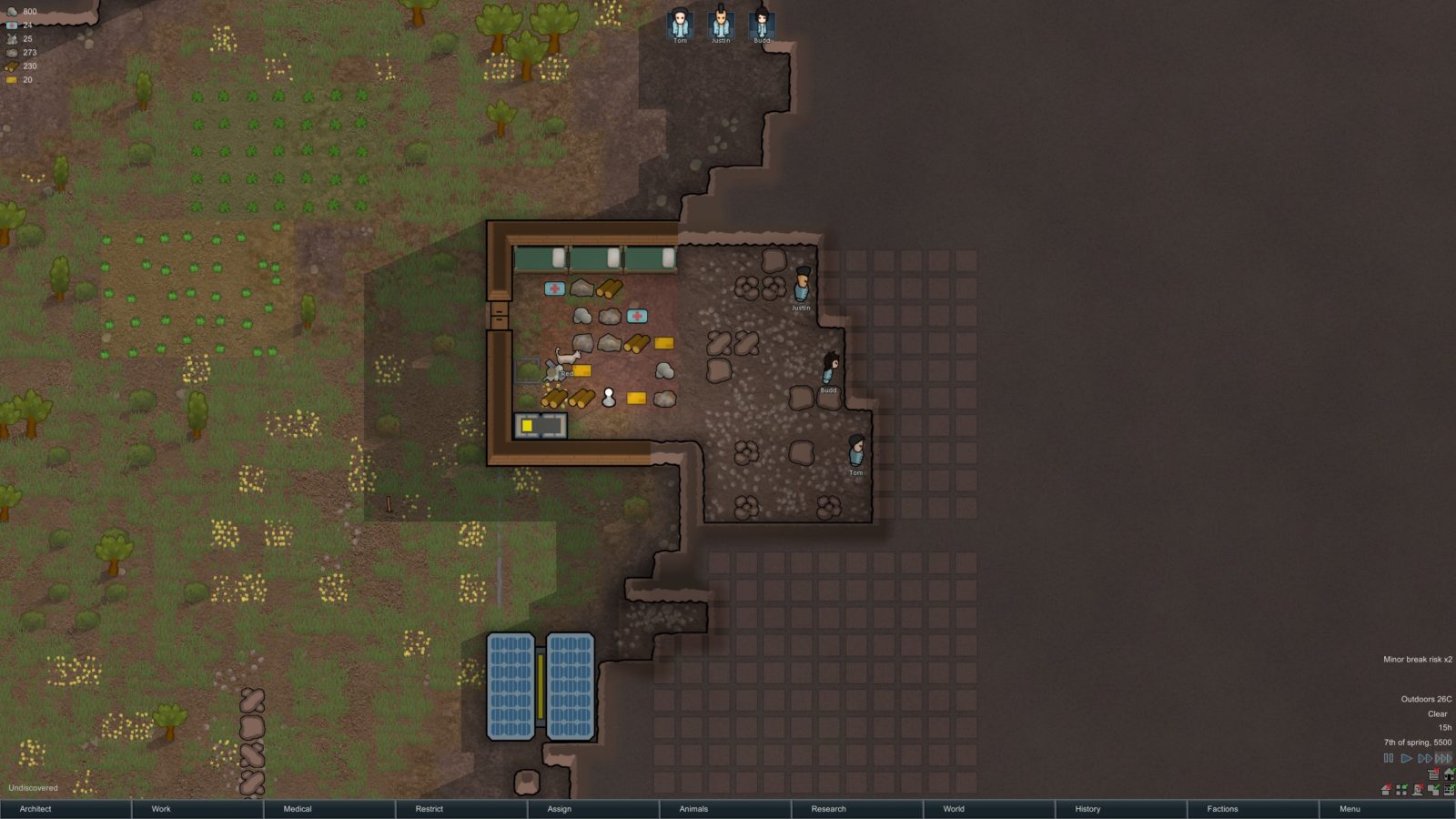The image size is (1456, 819).
Task: Click the Minor break risk alert
Action: (1417, 660)
